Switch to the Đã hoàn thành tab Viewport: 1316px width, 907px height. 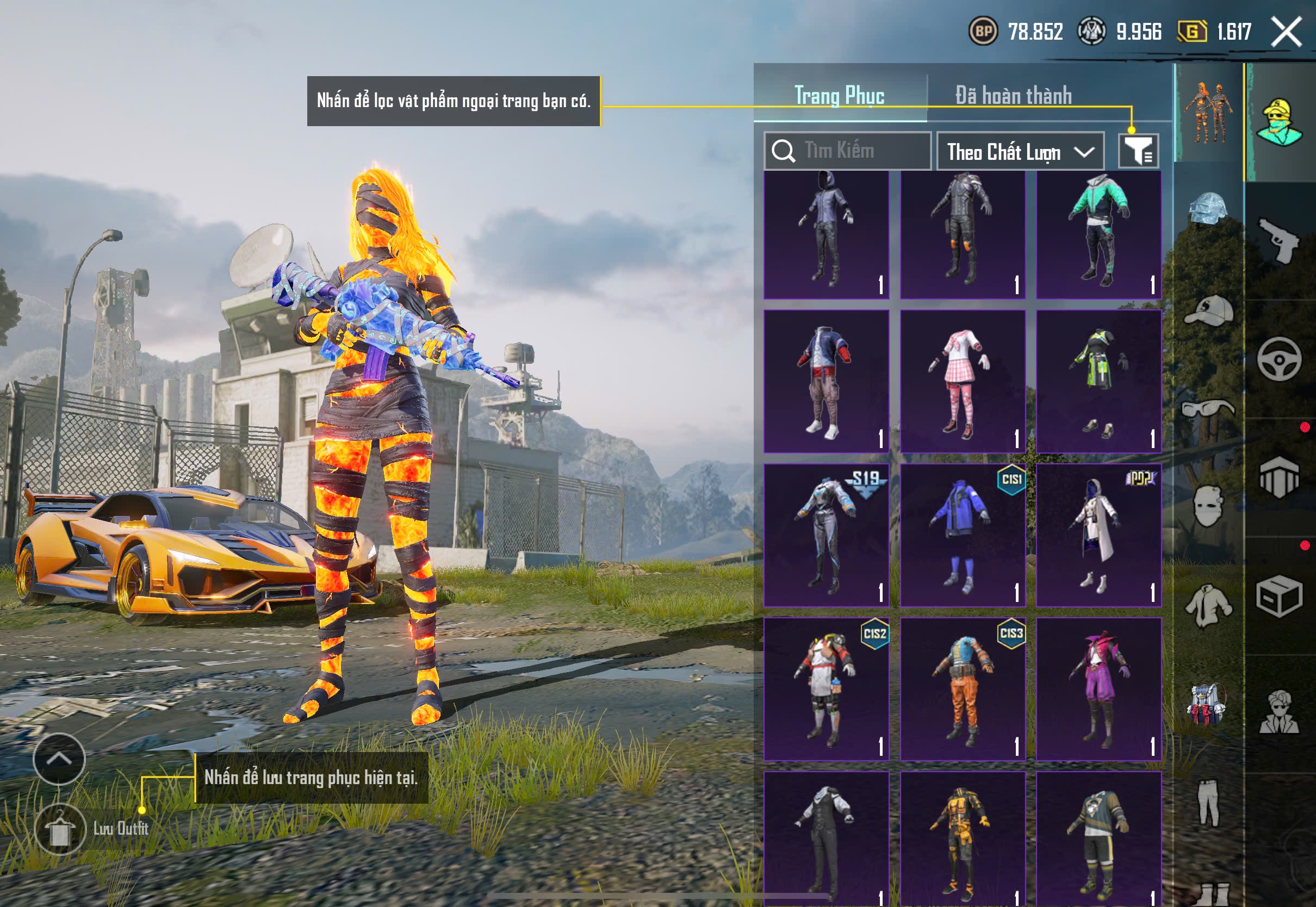tap(1013, 95)
